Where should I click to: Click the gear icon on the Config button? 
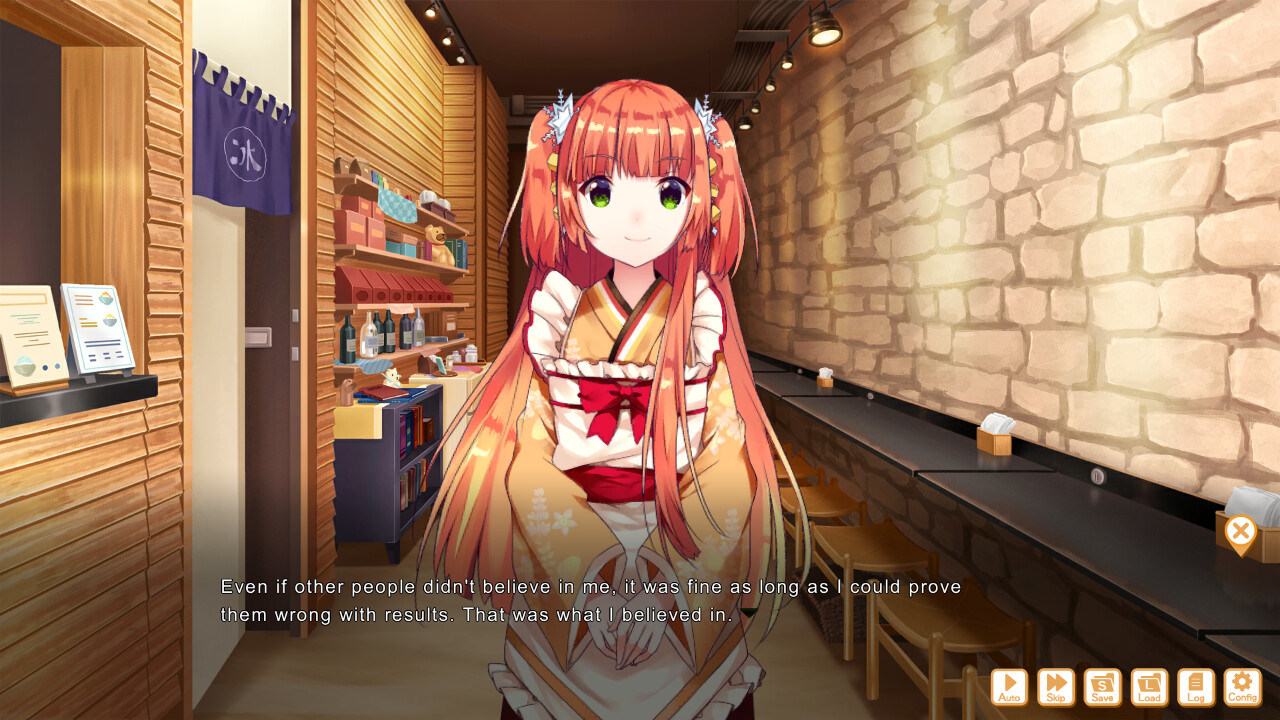click(x=1242, y=682)
